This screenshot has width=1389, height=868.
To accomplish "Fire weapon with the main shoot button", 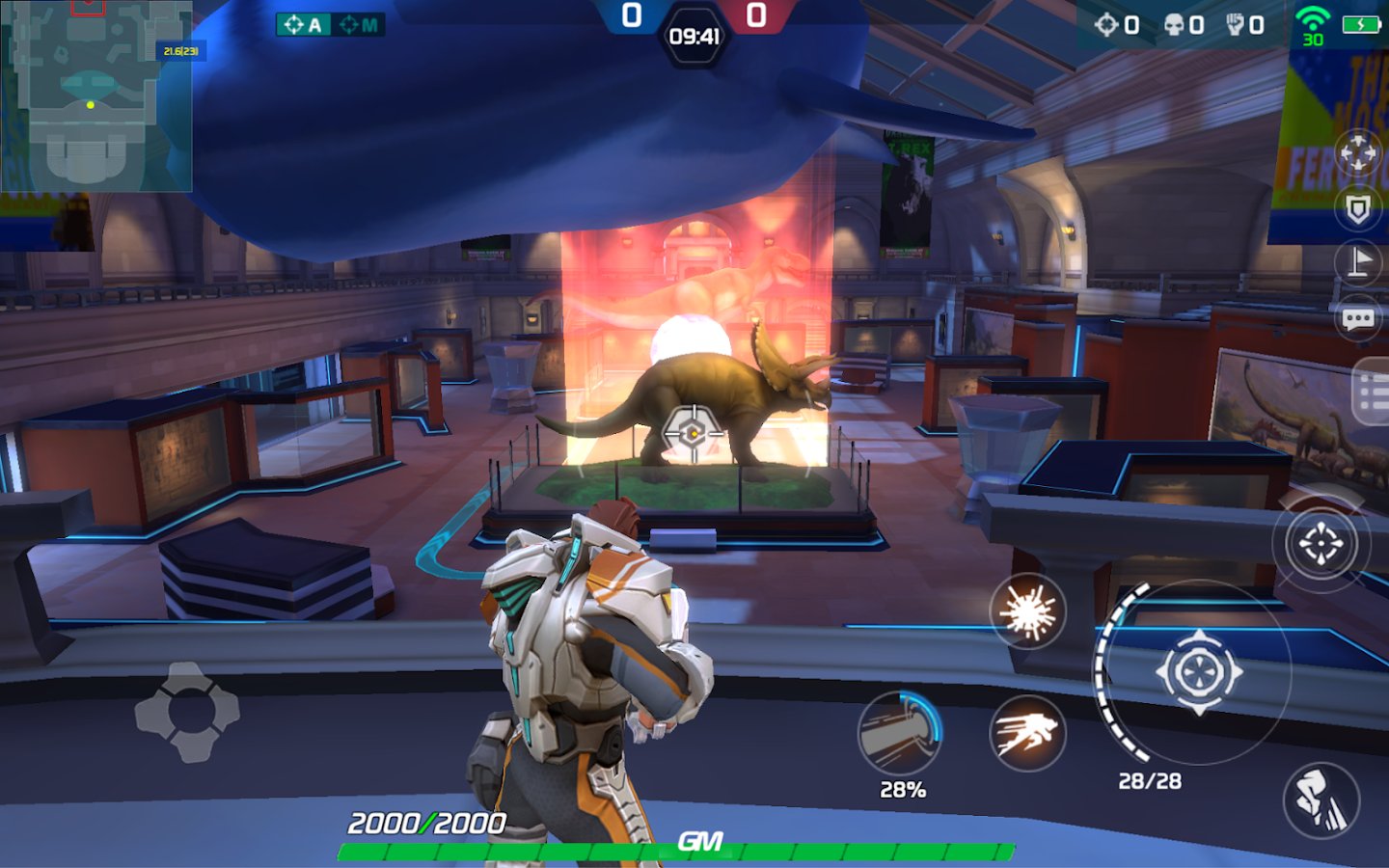I will click(x=1197, y=672).
